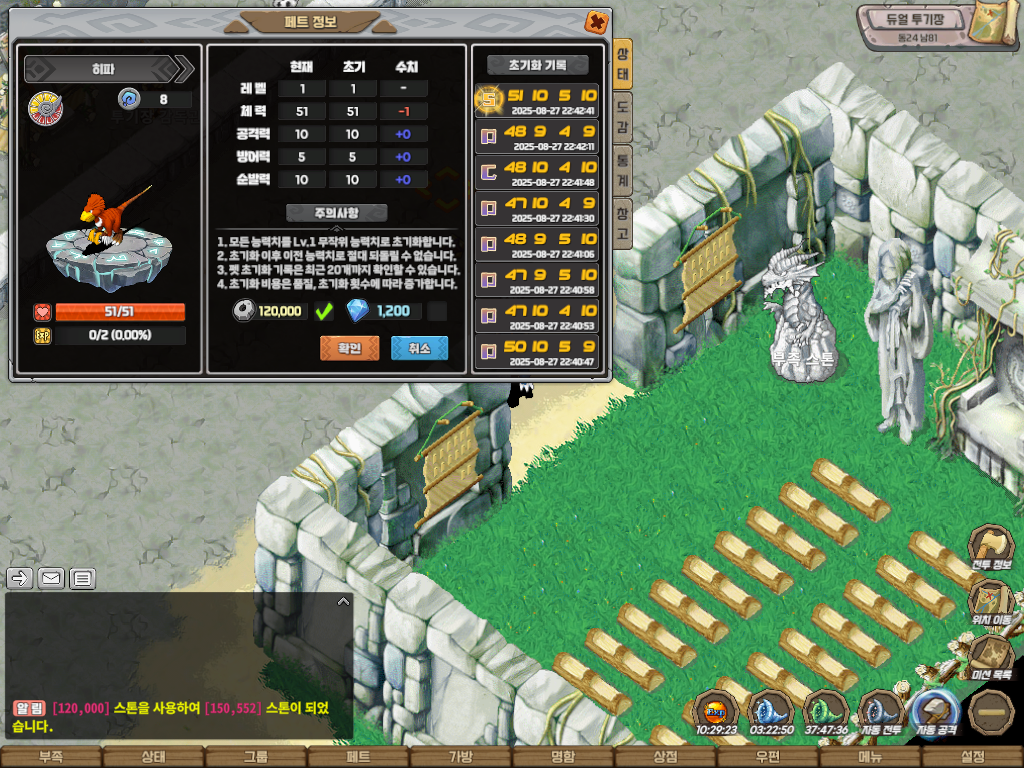Viewport: 1024px width, 768px height.
Task: Open the 위치 이동 map icon
Action: coord(991,601)
